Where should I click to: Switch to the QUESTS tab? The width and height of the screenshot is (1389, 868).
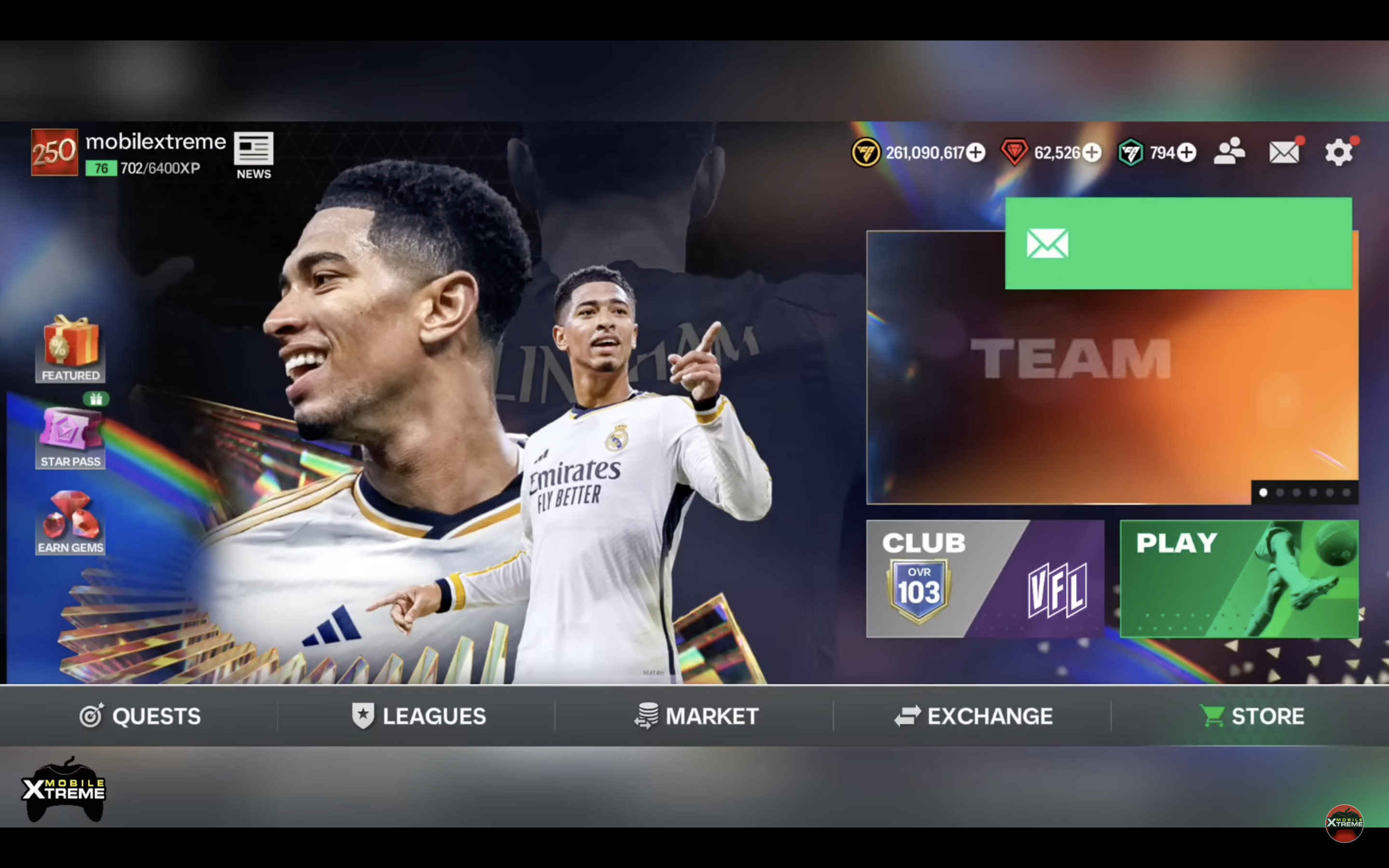pos(141,715)
